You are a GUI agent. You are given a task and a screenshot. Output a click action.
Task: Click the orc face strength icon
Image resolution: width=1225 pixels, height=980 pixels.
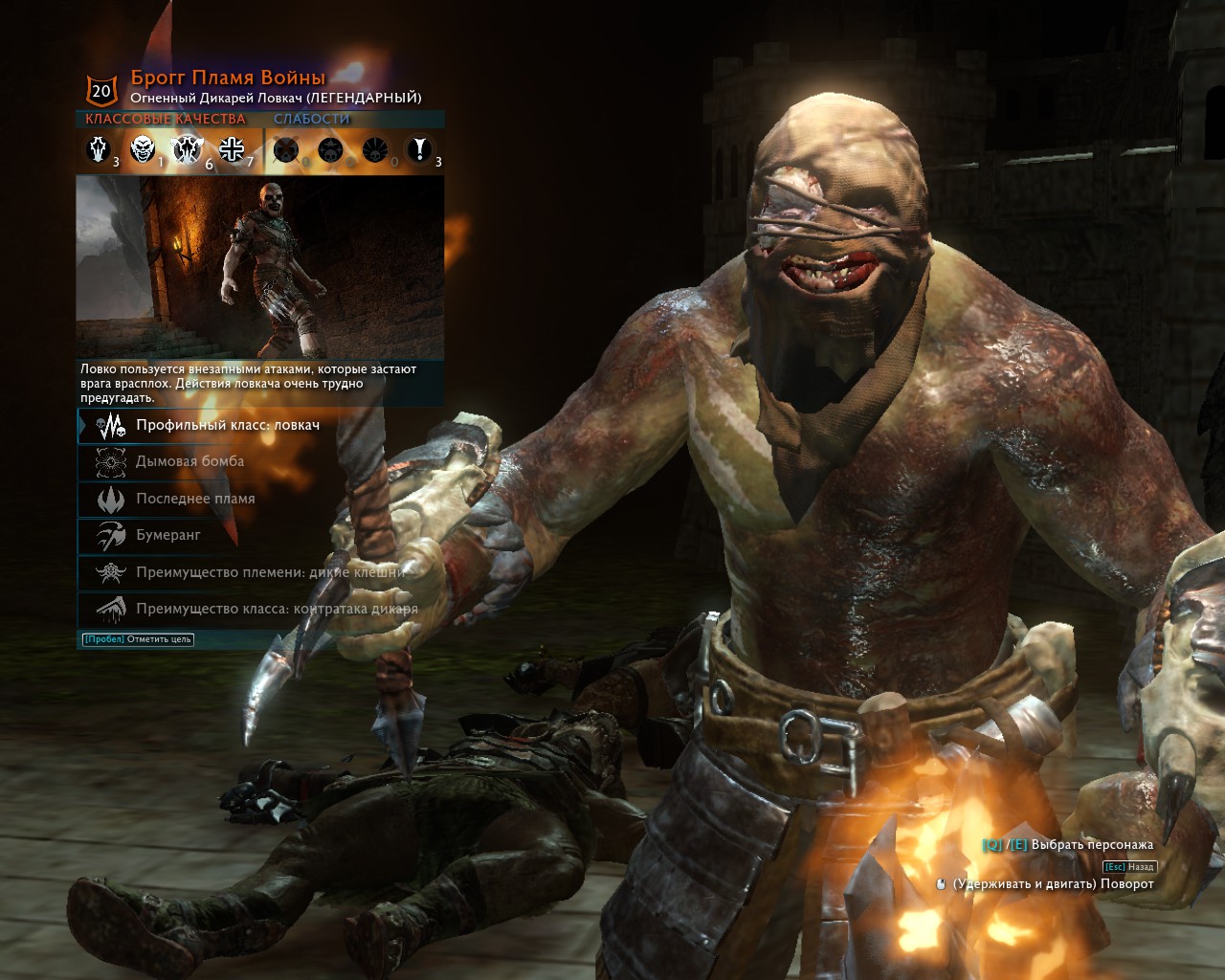click(143, 149)
